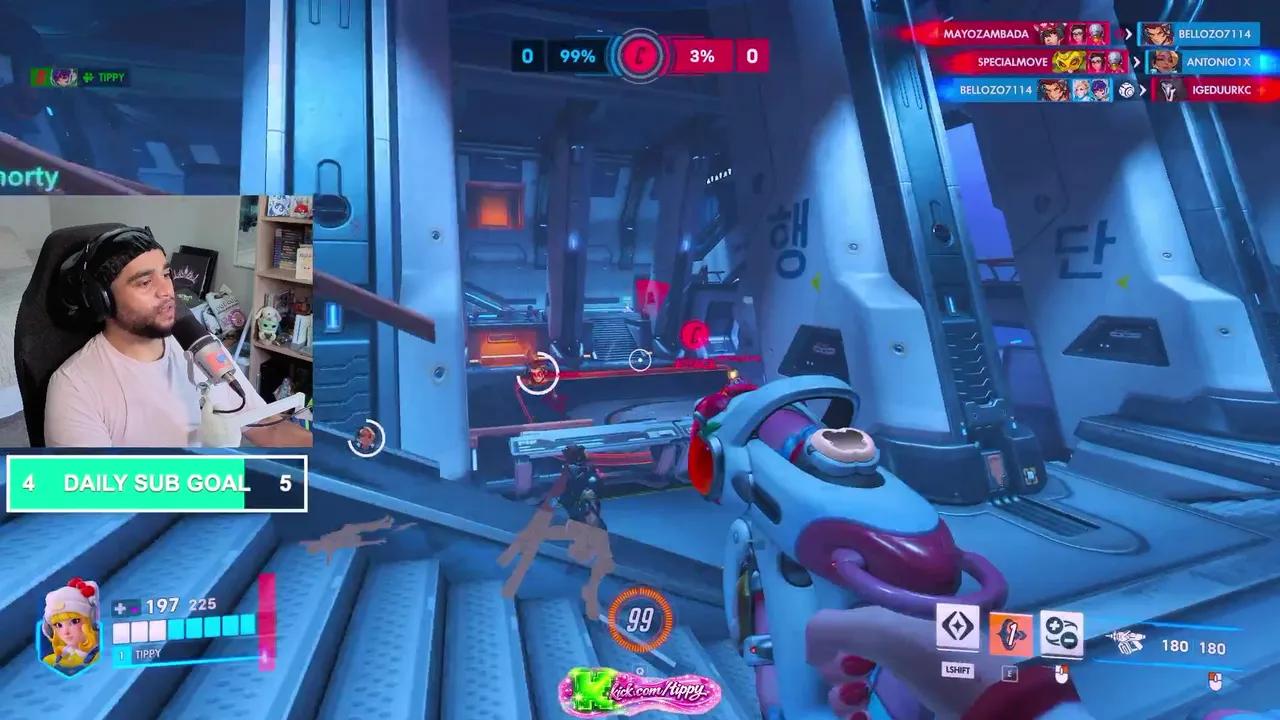This screenshot has height=720, width=1280.
Task: Click the heal-damage secondary fire ability icon
Action: pyautogui.click(x=1062, y=632)
